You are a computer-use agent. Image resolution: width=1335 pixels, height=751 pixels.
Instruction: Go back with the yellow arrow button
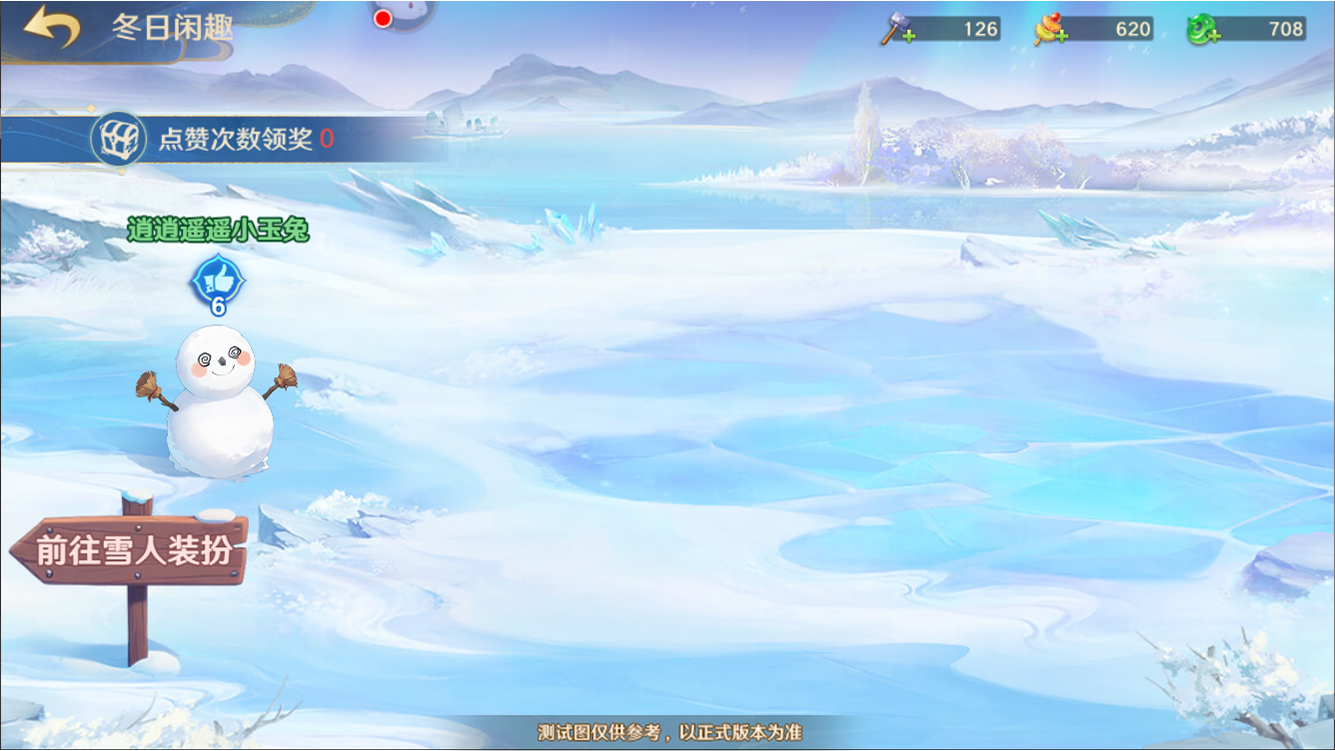(x=52, y=27)
